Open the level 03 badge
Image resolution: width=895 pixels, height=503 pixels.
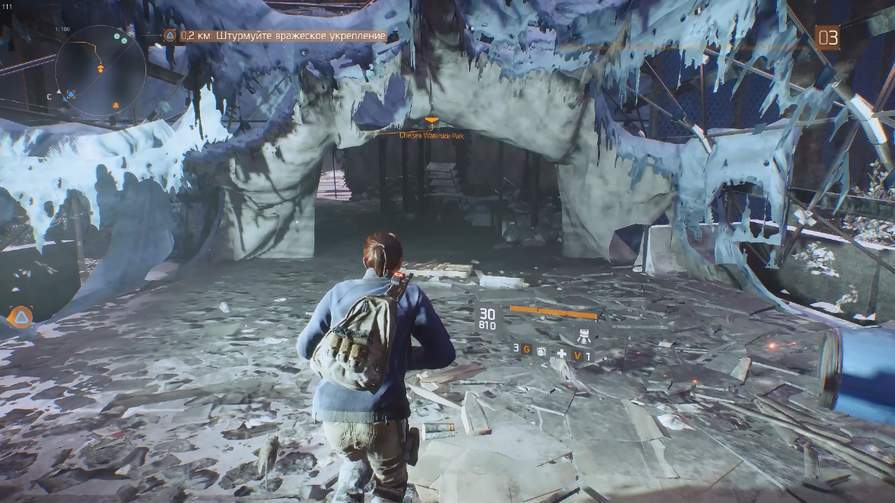(827, 38)
